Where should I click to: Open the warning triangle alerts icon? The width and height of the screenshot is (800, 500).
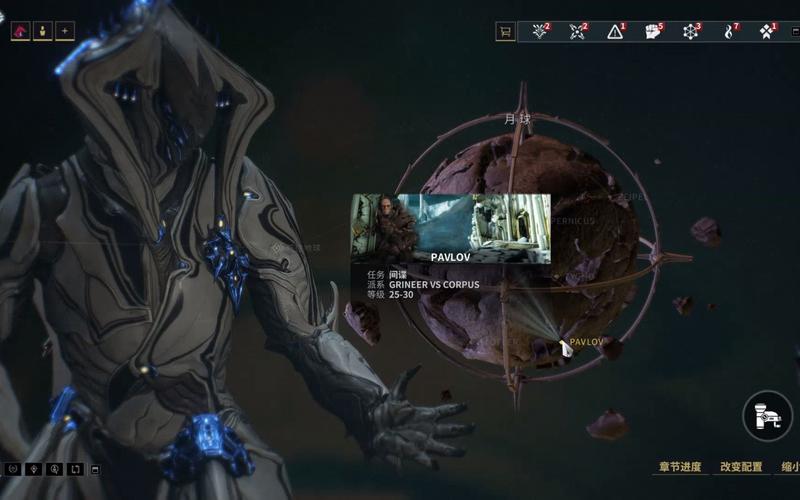[615, 31]
